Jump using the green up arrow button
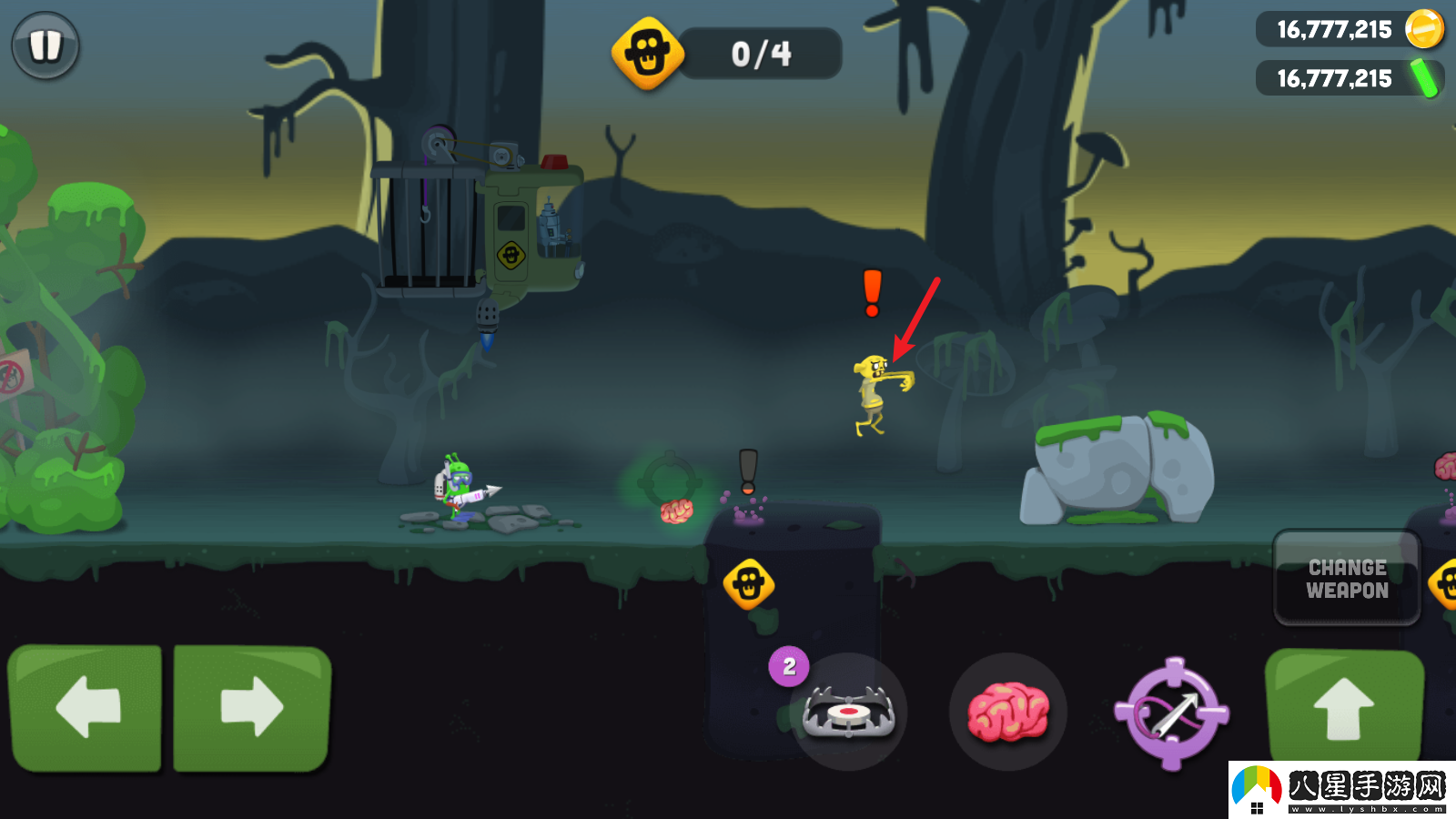Screen dimensions: 1456x819 [1343, 708]
